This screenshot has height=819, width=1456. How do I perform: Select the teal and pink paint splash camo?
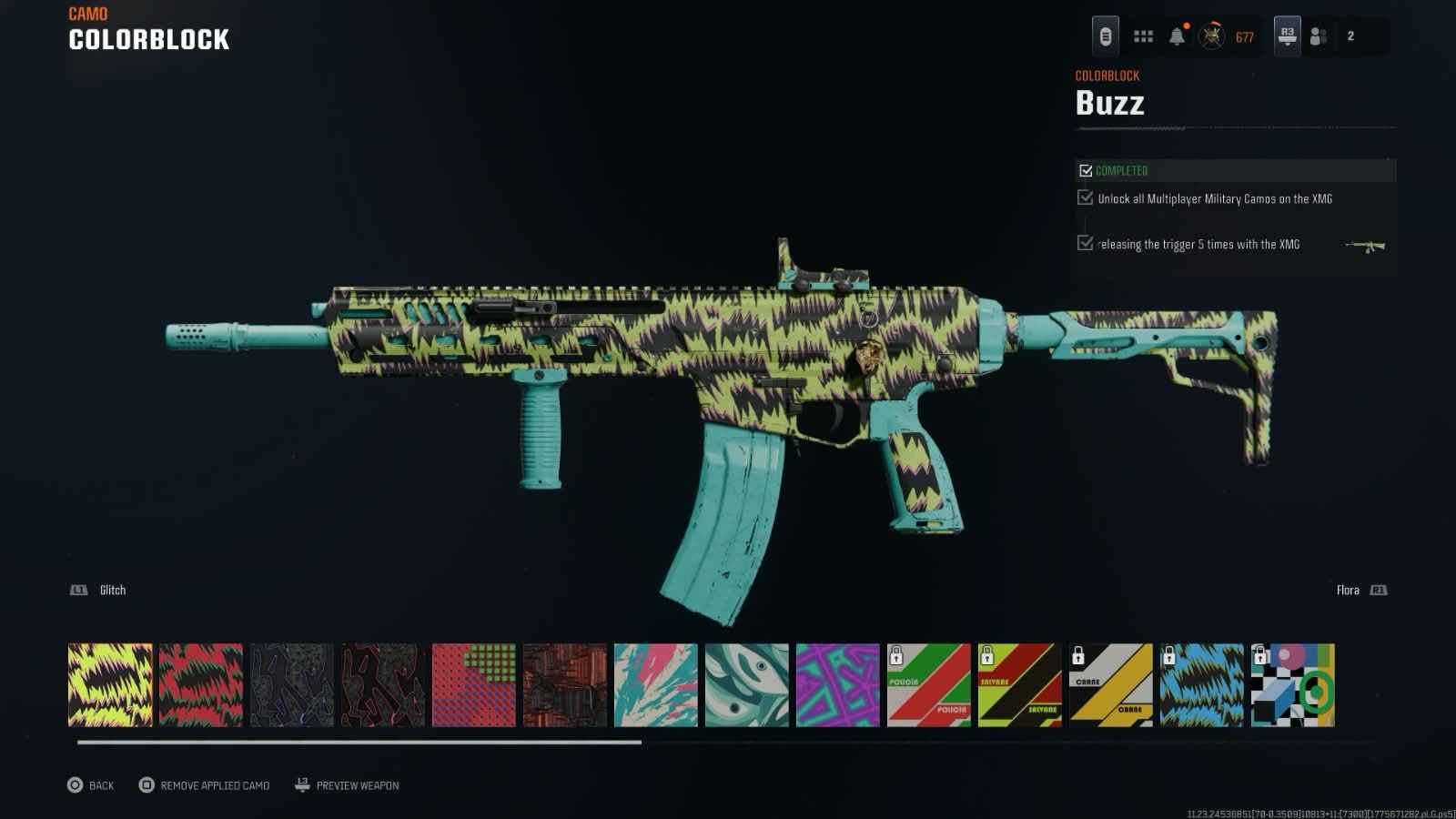click(656, 685)
